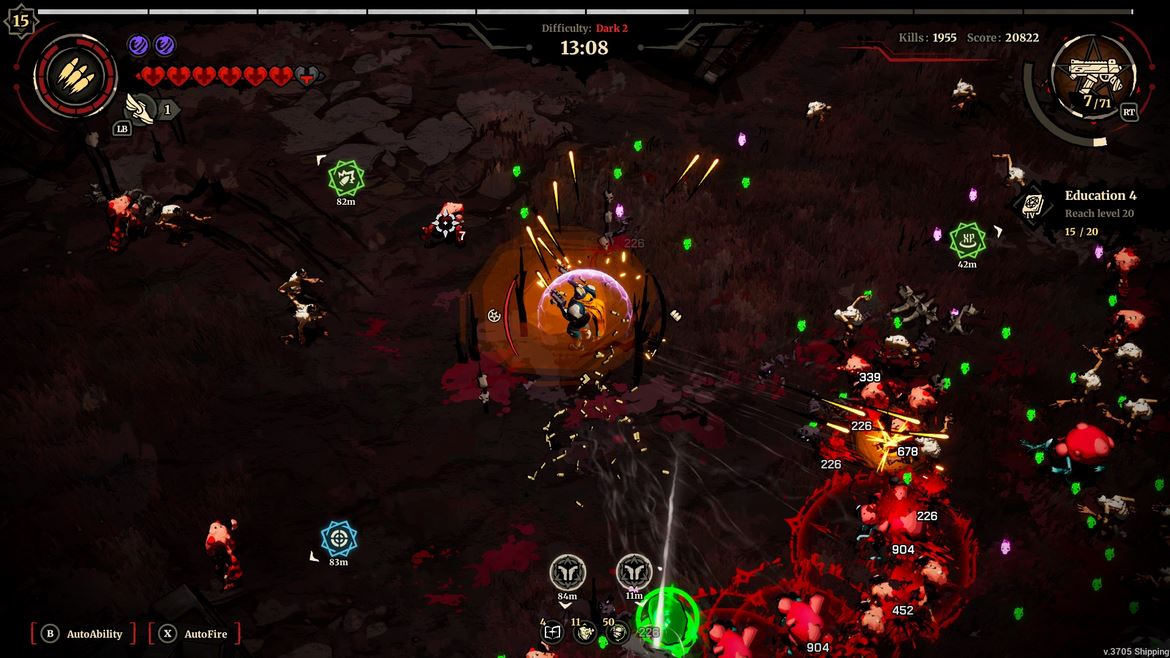This screenshot has height=658, width=1170.
Task: Use the winged boot dash ability
Action: coord(139,107)
